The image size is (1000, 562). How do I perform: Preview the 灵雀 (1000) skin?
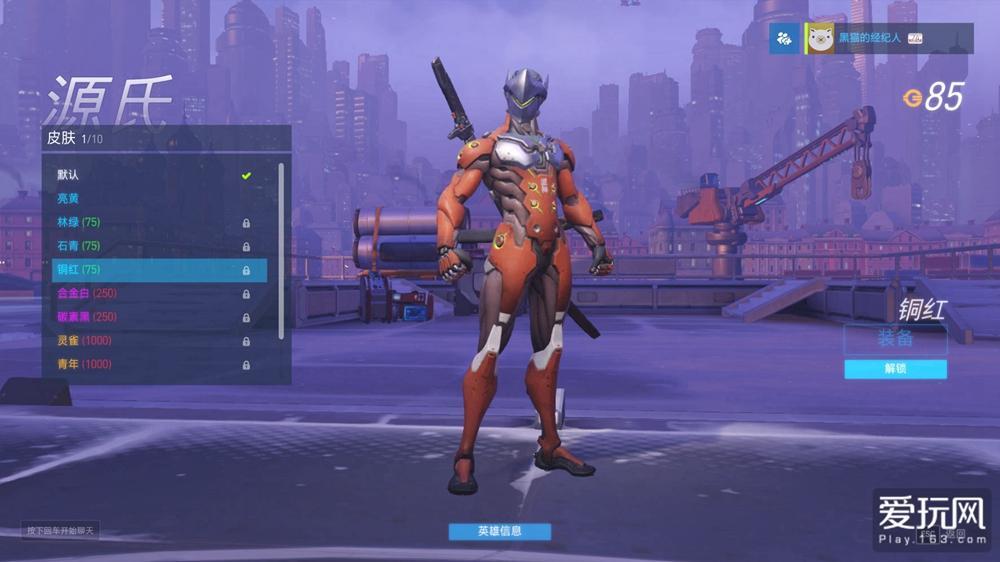(x=150, y=341)
